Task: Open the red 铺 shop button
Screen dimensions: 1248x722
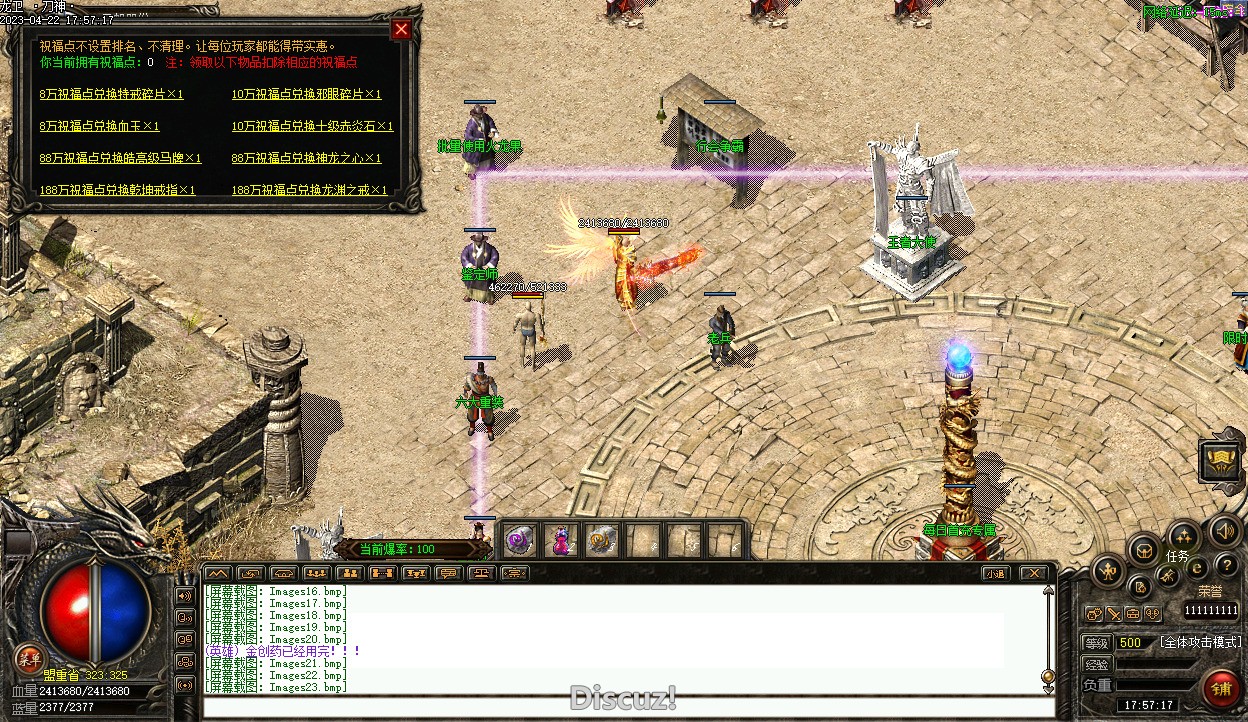Action: tap(1221, 689)
